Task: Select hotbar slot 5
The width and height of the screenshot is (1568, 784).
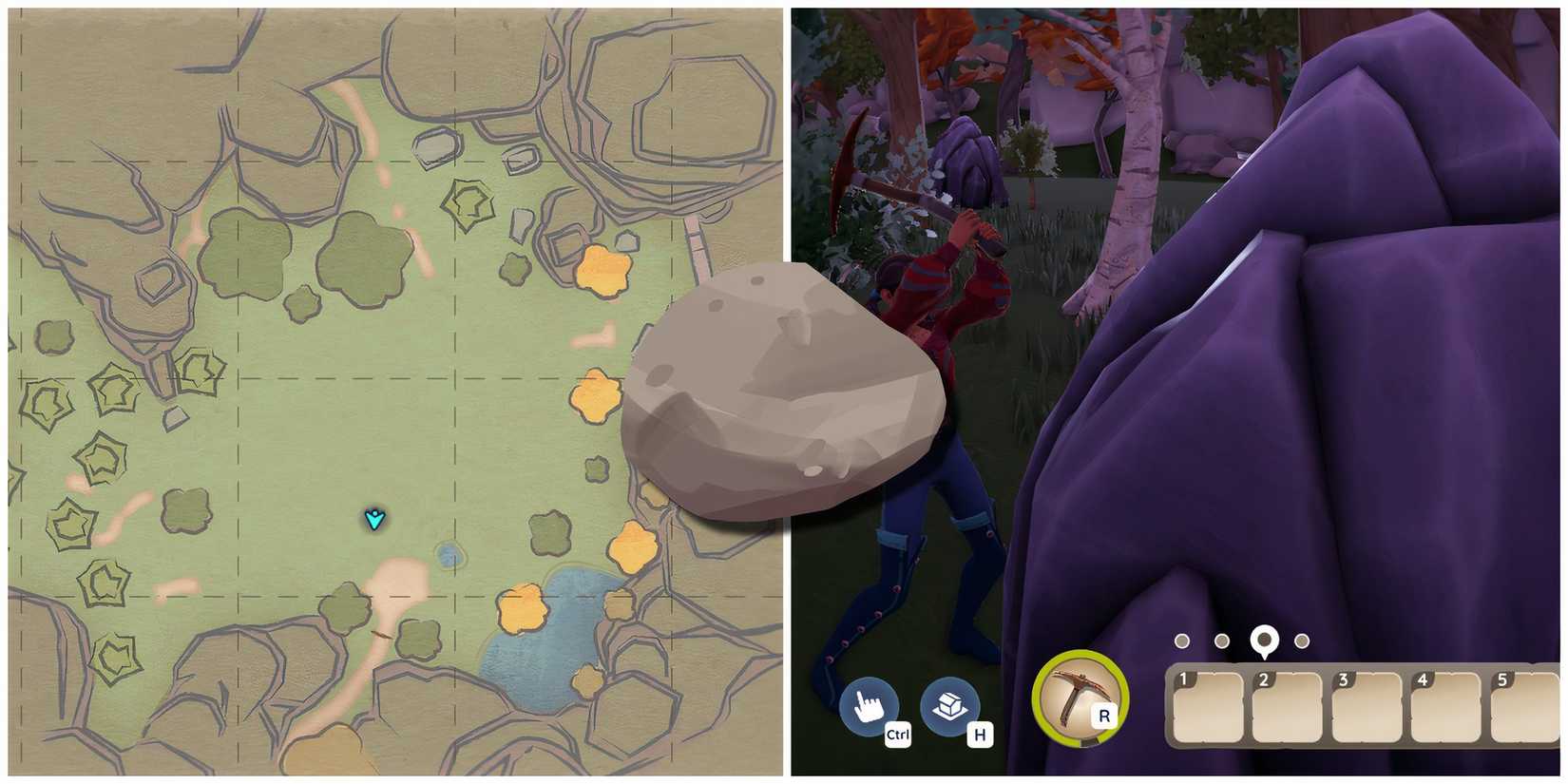Action: [x=1525, y=708]
